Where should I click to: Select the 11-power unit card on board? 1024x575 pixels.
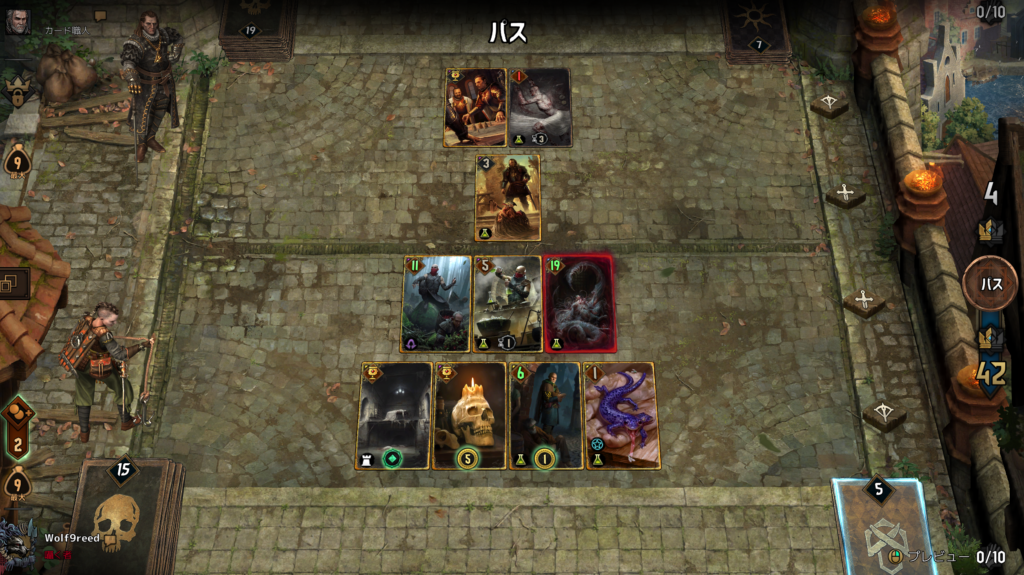click(x=436, y=303)
